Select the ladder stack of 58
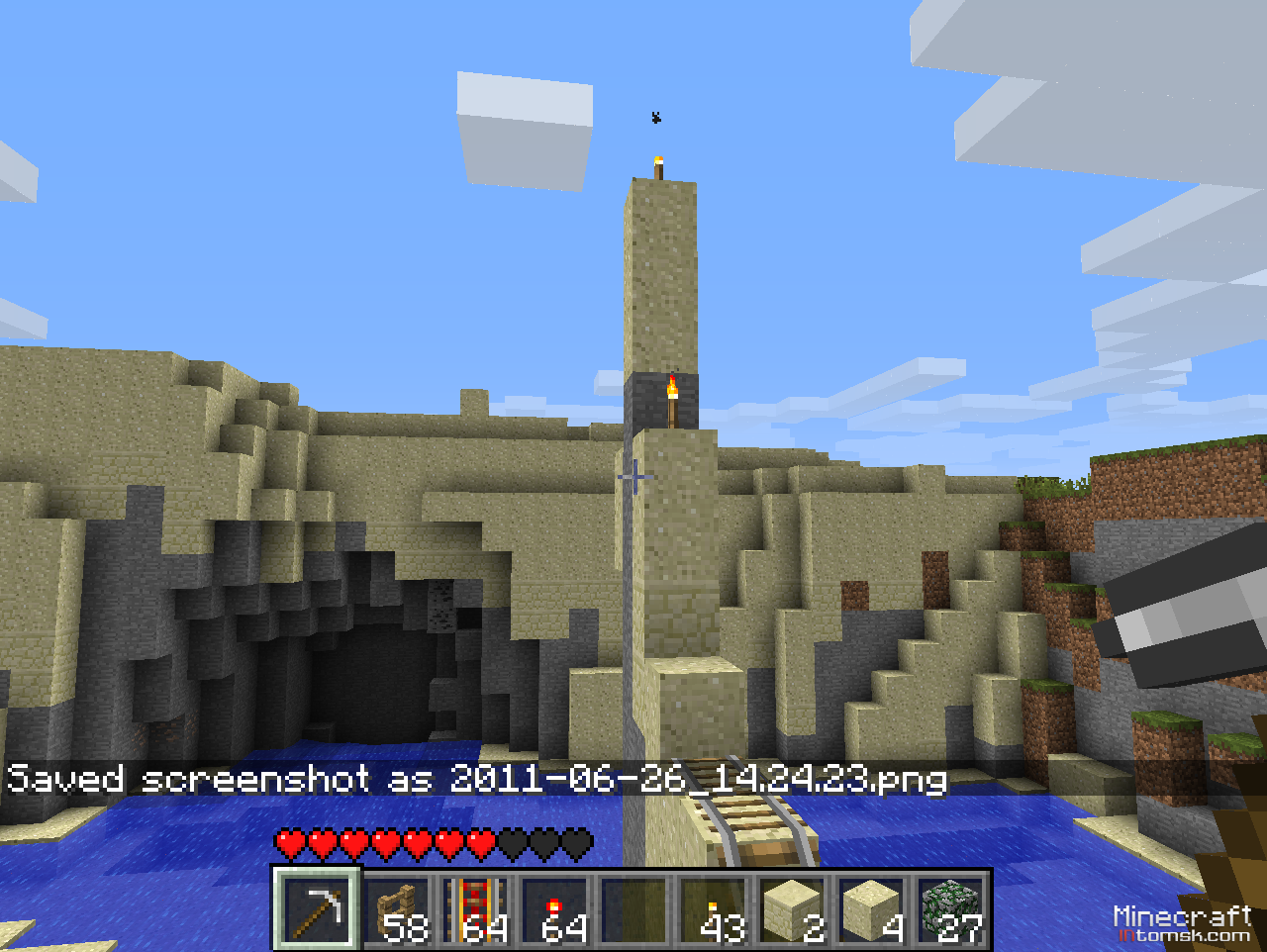 (397, 907)
